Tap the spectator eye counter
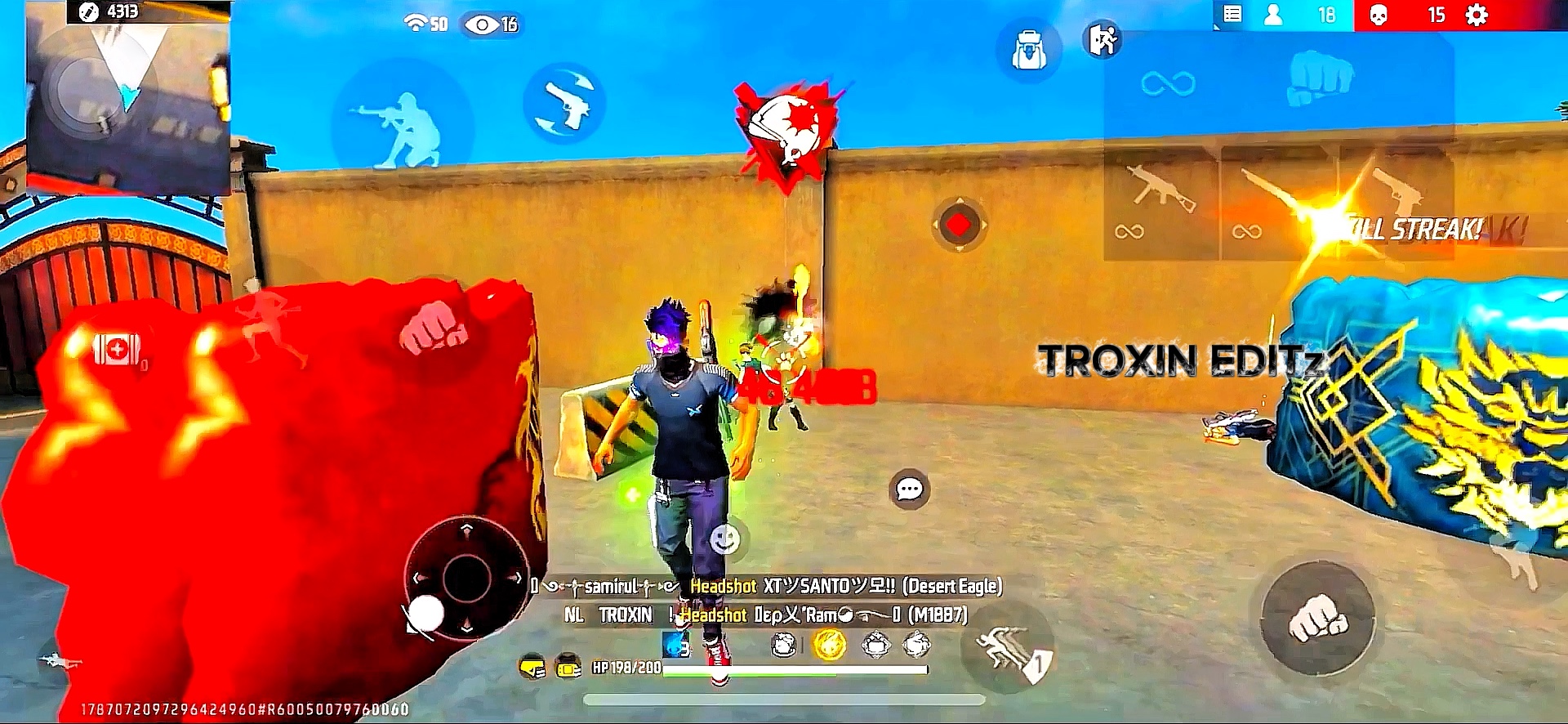 point(491,25)
